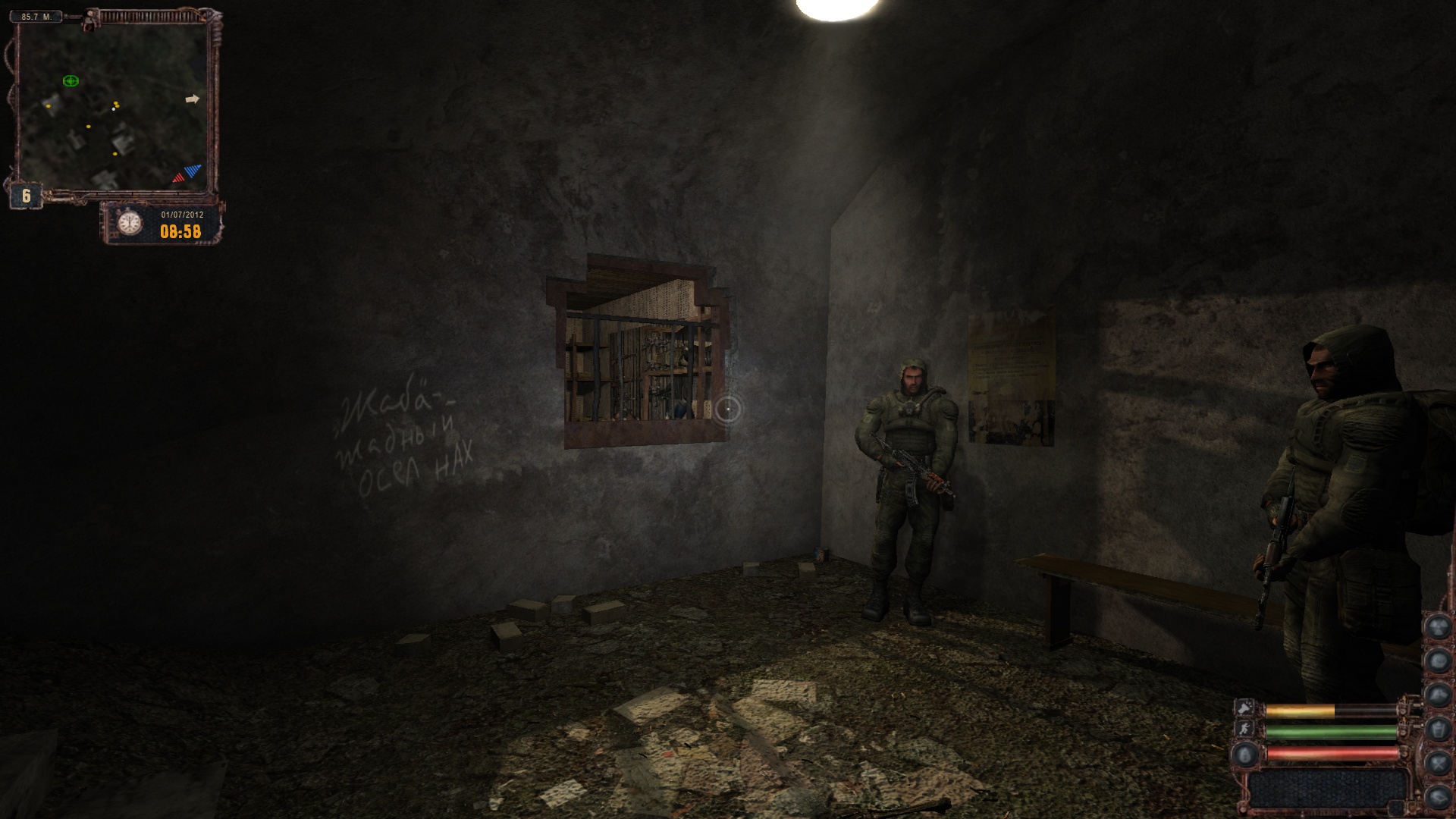The width and height of the screenshot is (1456, 819).
Task: Select the green target marker on minimap
Action: click(71, 80)
